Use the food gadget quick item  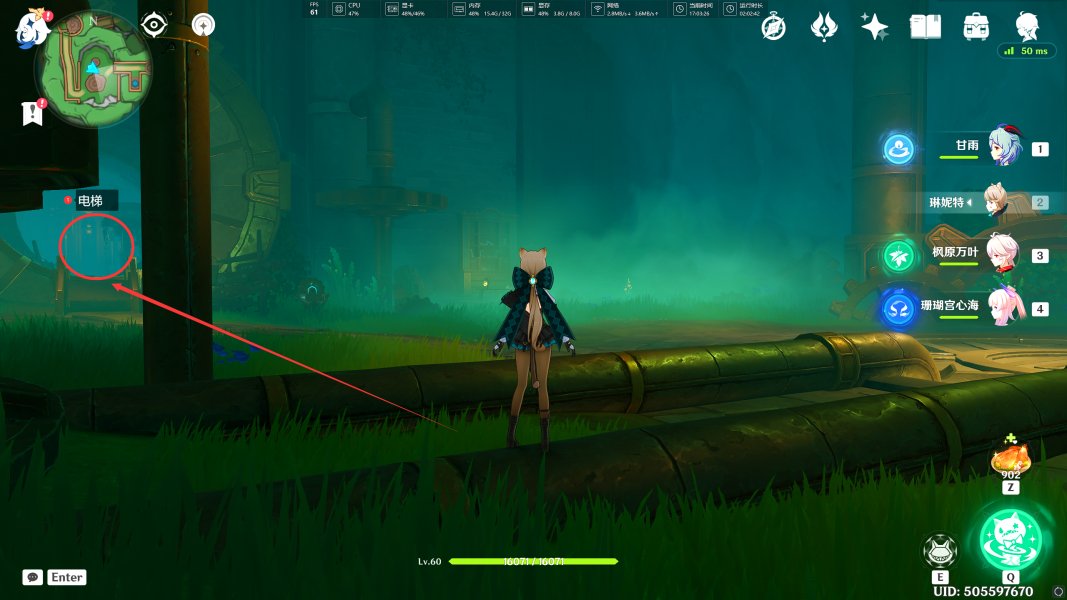1010,462
